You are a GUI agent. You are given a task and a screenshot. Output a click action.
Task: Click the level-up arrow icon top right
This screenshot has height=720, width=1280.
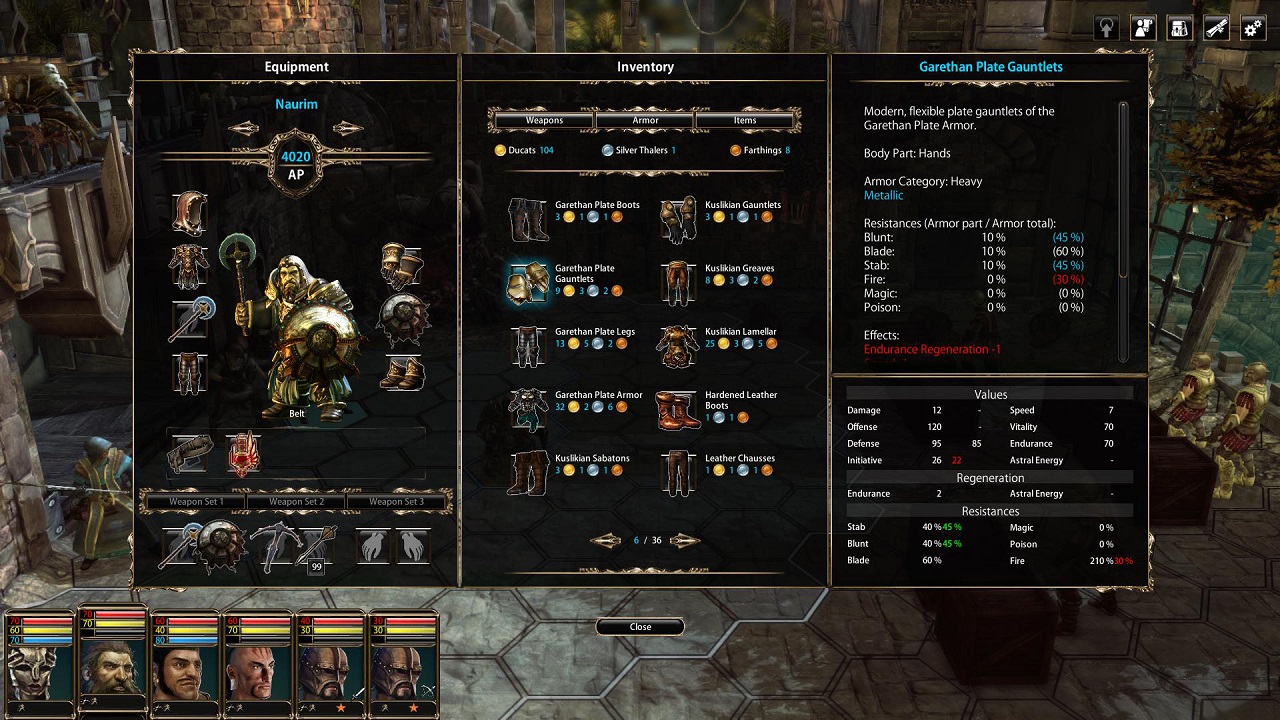click(1104, 27)
